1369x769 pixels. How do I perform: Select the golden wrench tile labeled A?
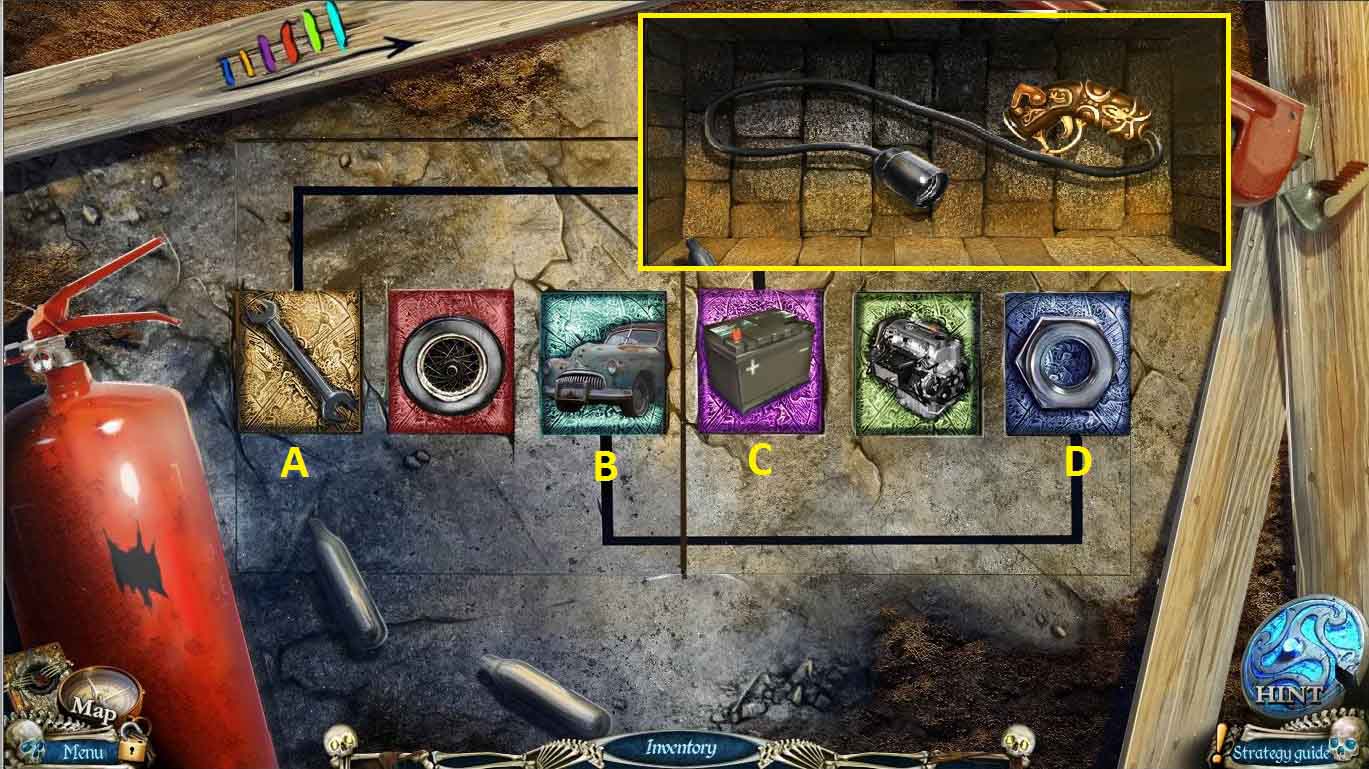295,363
